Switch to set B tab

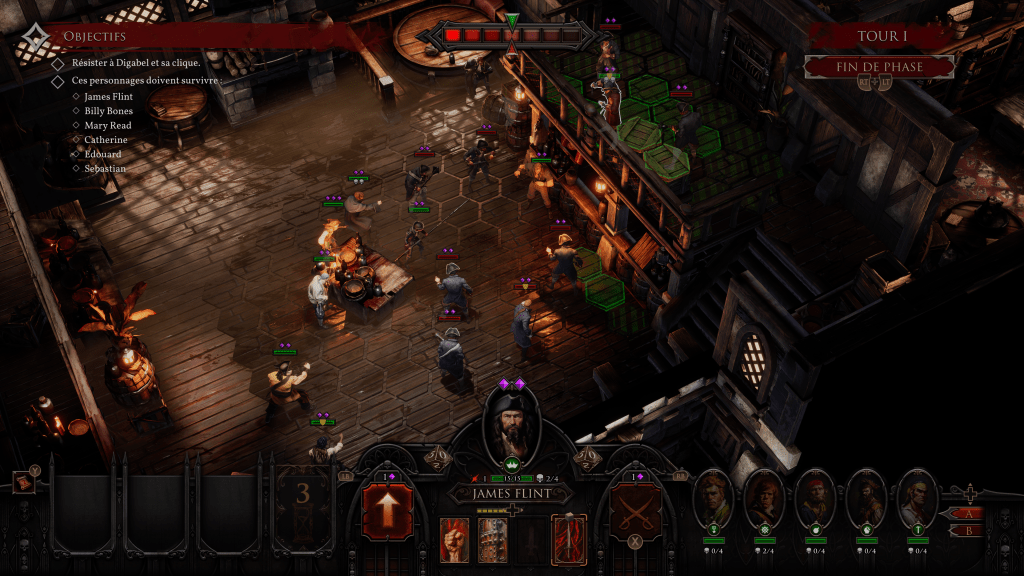pos(966,531)
